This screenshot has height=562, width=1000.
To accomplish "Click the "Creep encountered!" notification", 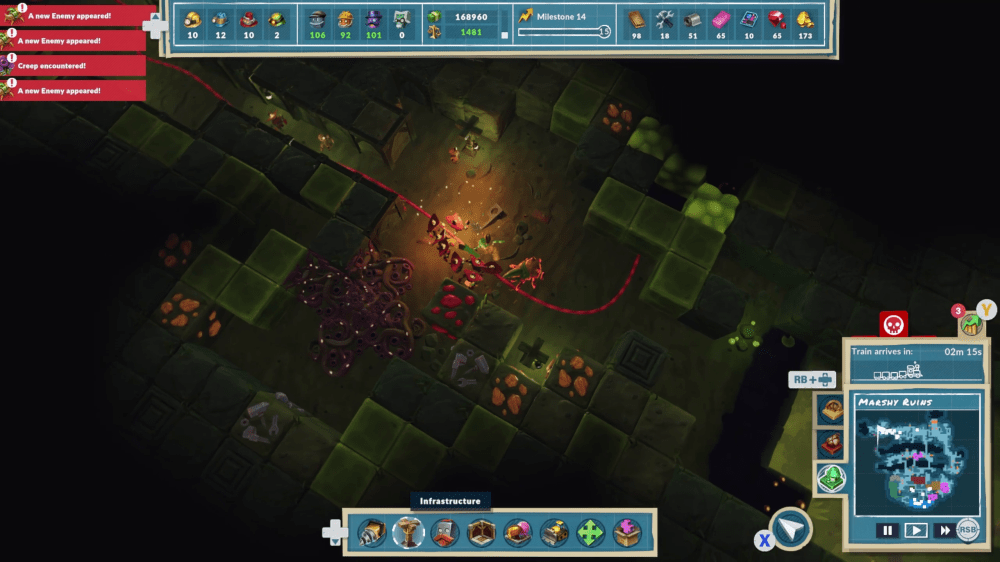I will [74, 66].
